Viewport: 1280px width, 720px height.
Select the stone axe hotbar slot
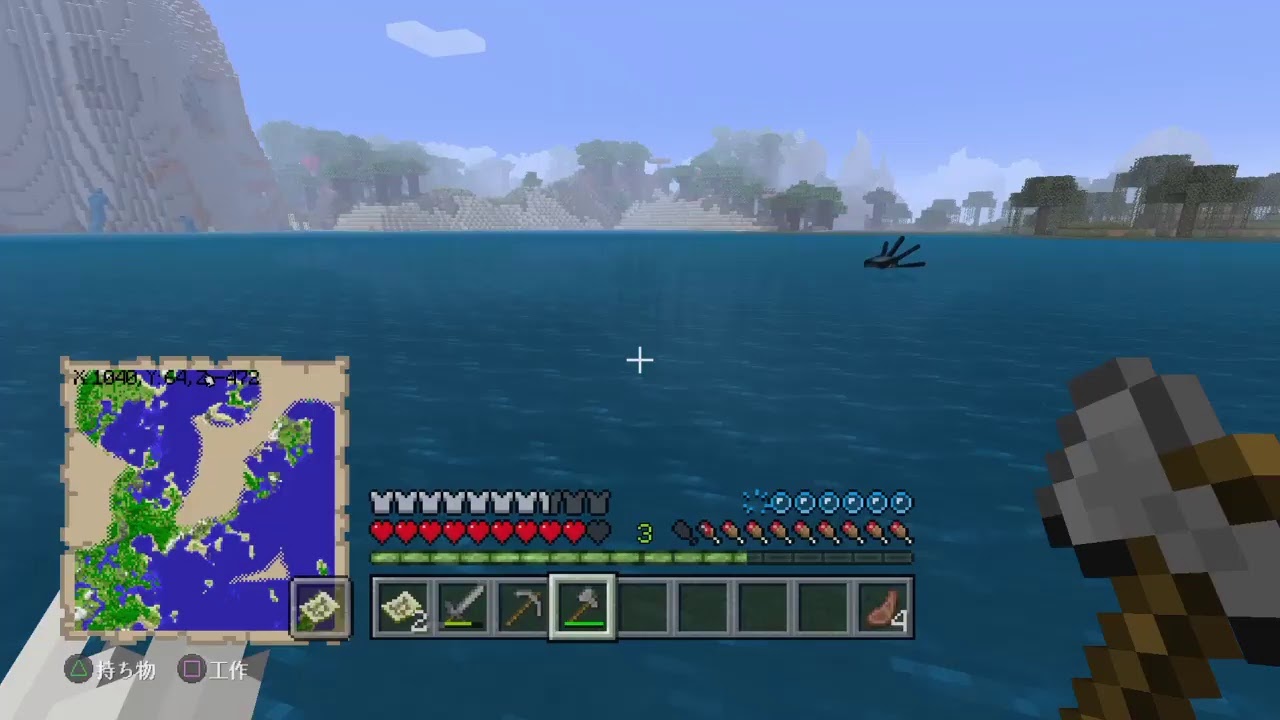pyautogui.click(x=582, y=606)
